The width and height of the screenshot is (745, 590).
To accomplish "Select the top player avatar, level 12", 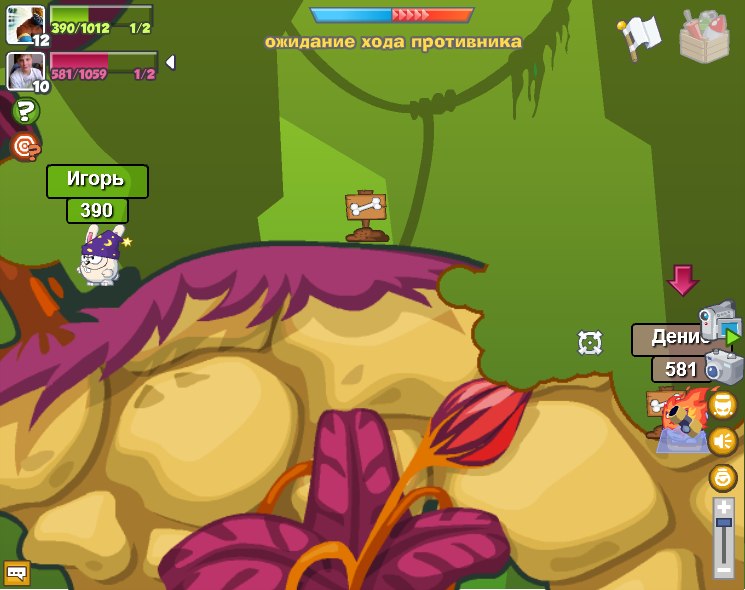I will click(25, 24).
